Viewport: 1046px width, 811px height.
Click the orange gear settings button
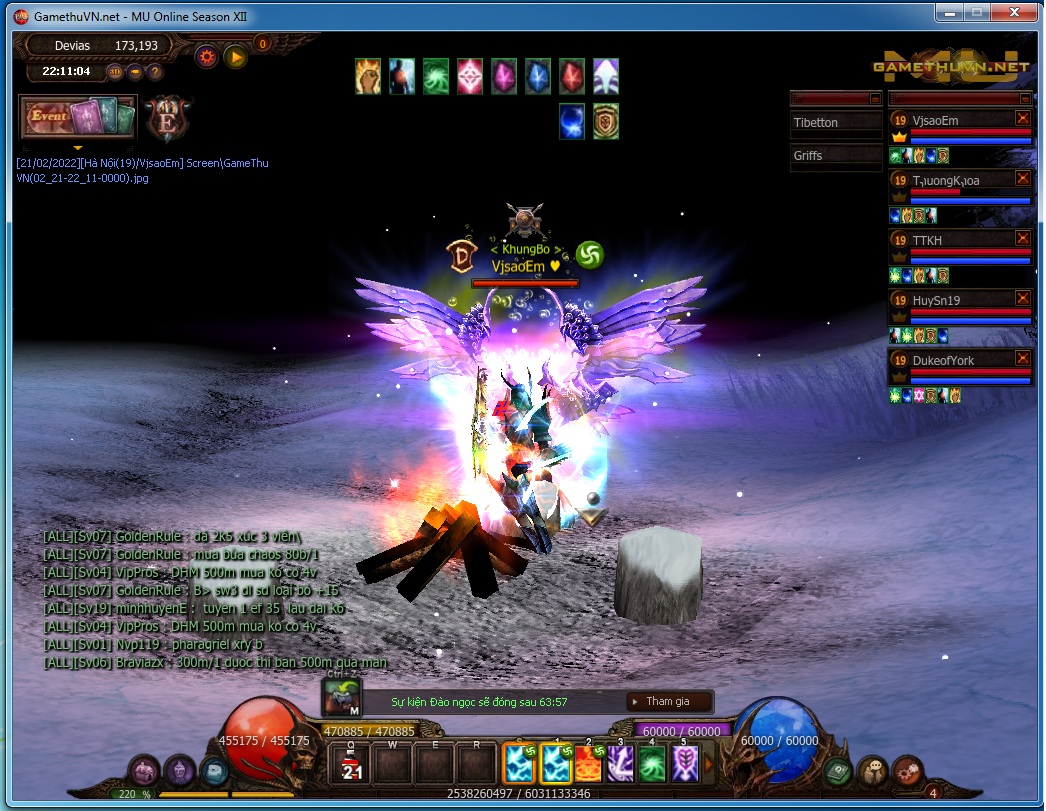tap(207, 57)
